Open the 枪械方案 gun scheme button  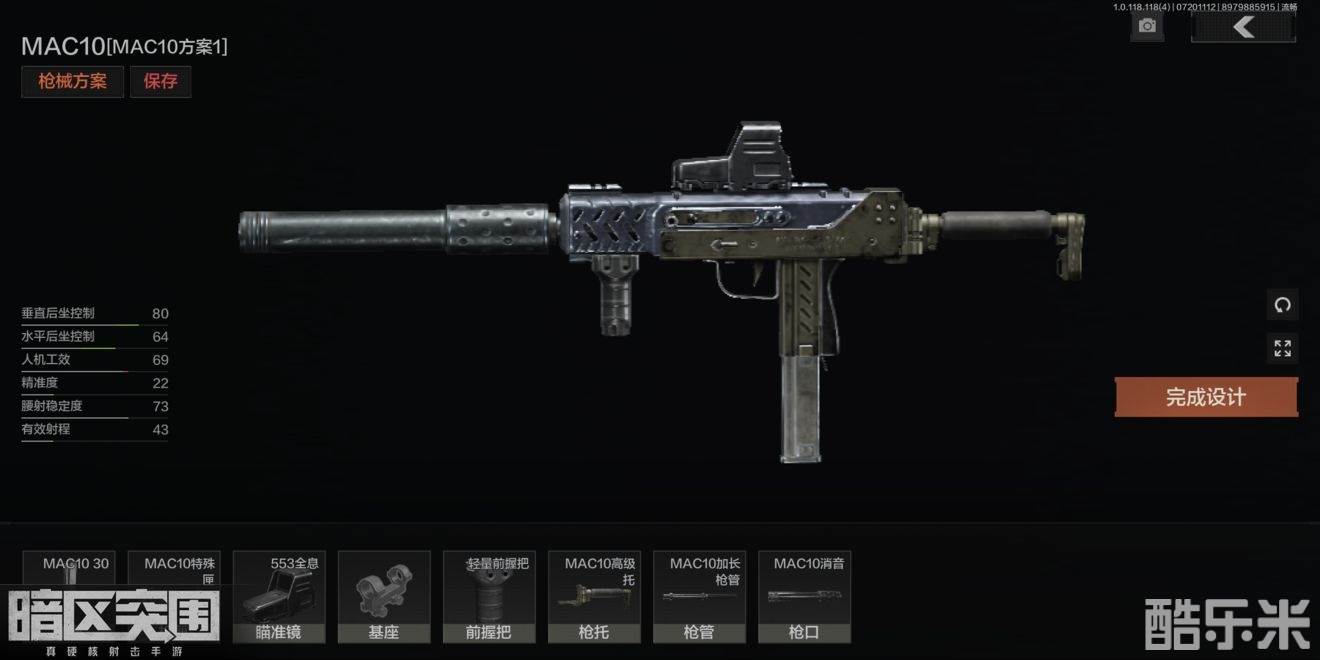click(x=72, y=82)
